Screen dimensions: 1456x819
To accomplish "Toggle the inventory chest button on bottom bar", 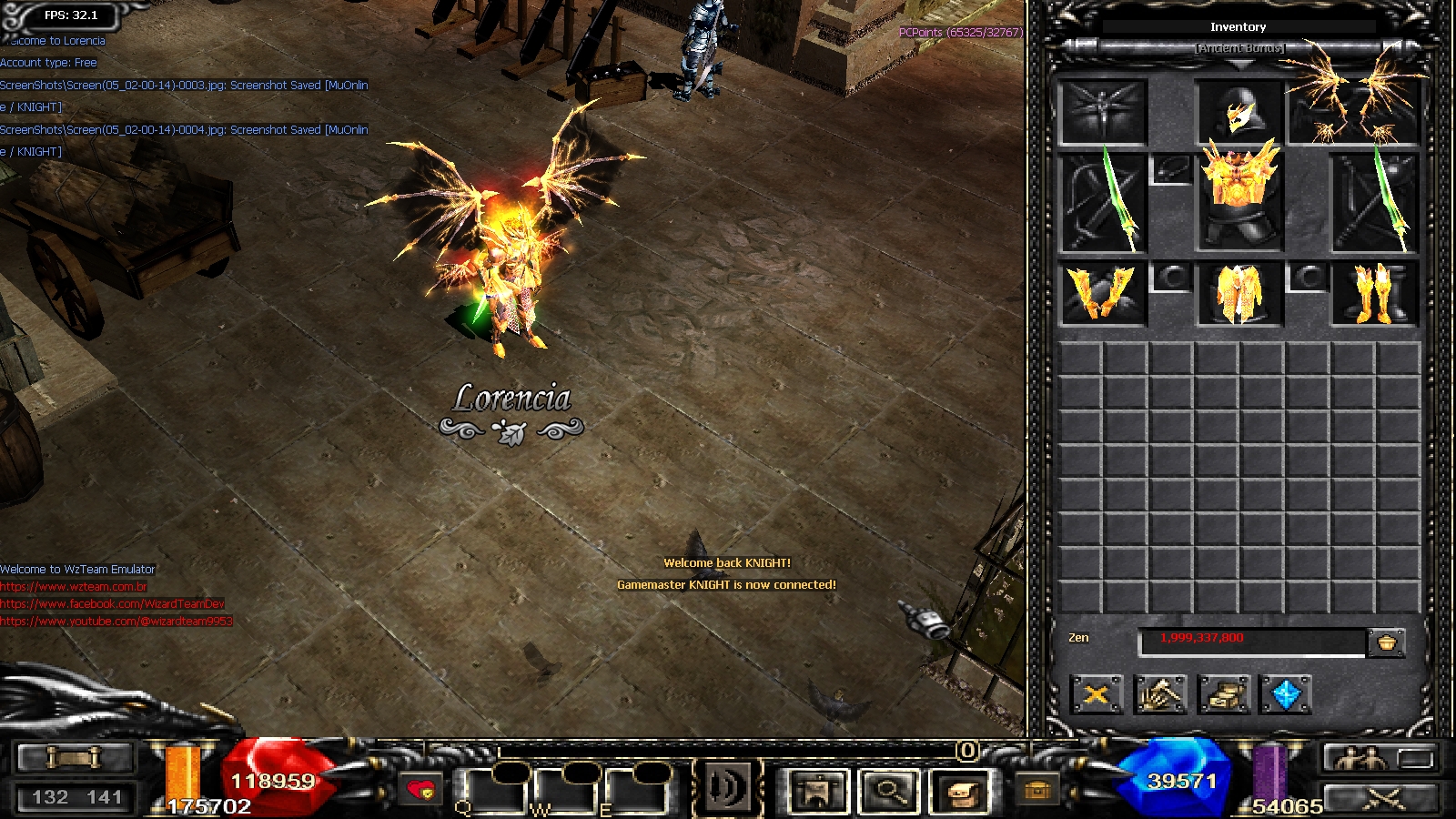I will tap(961, 790).
